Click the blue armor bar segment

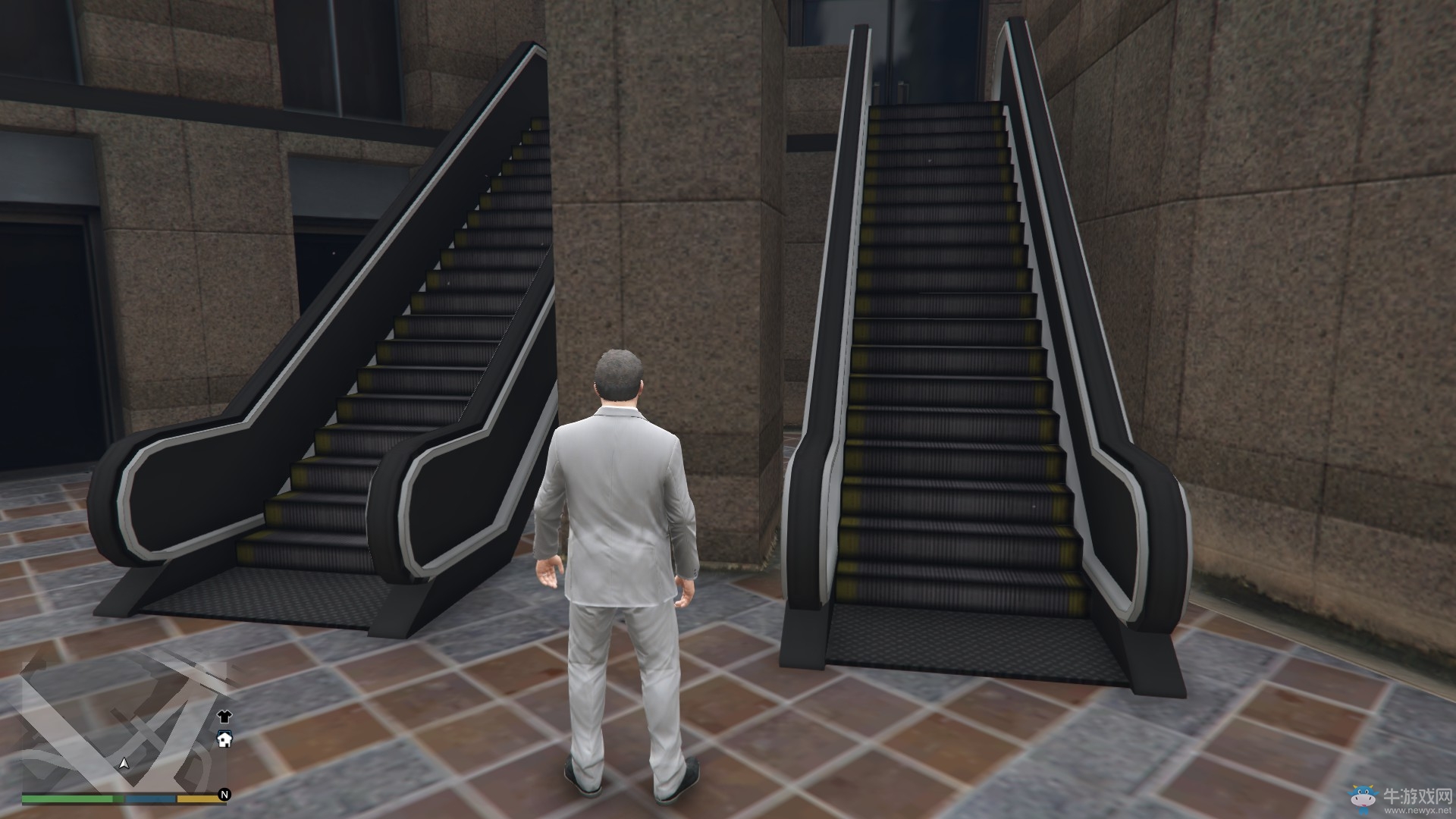150,798
